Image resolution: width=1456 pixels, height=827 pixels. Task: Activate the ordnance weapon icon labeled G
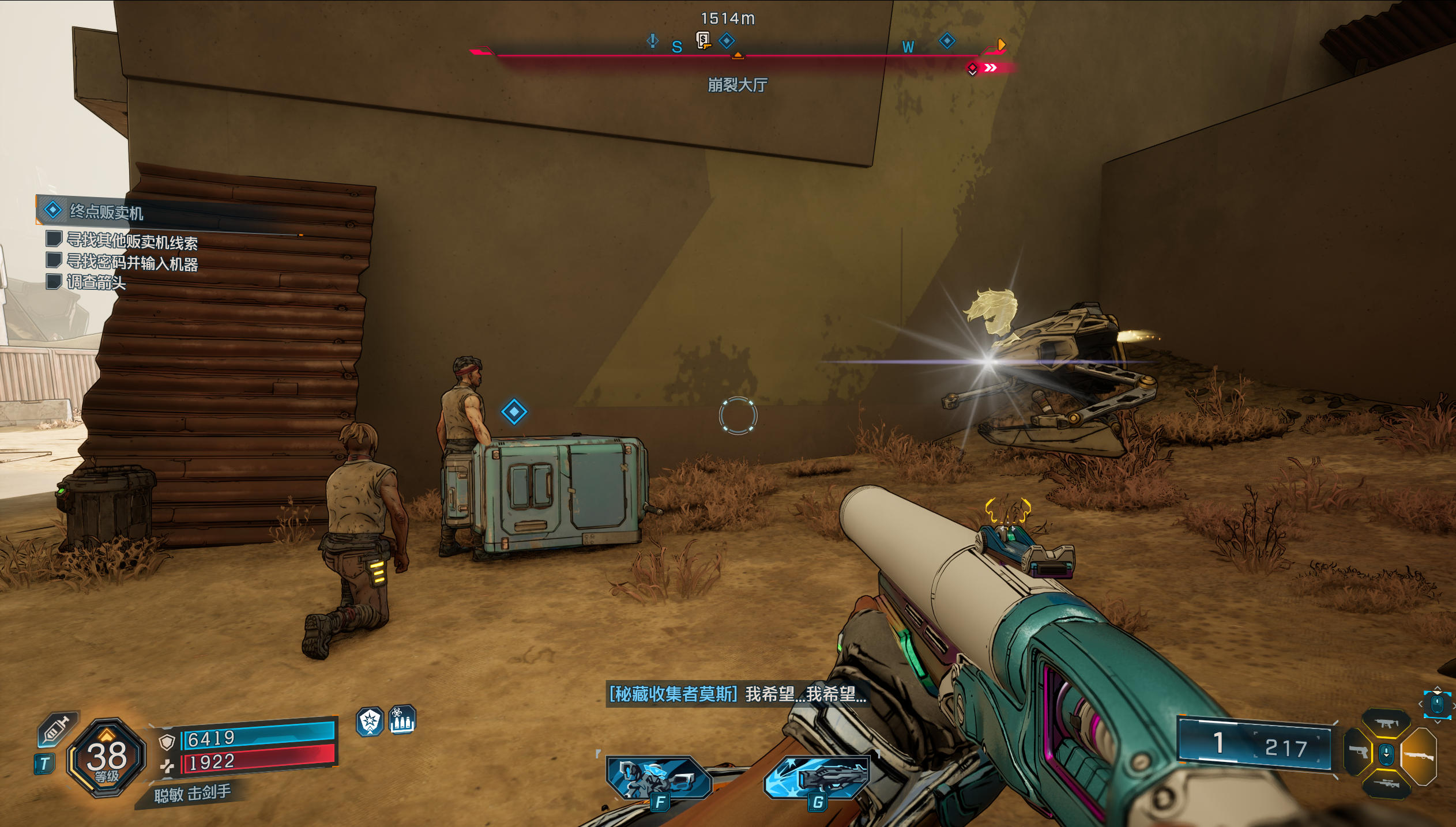point(818,778)
